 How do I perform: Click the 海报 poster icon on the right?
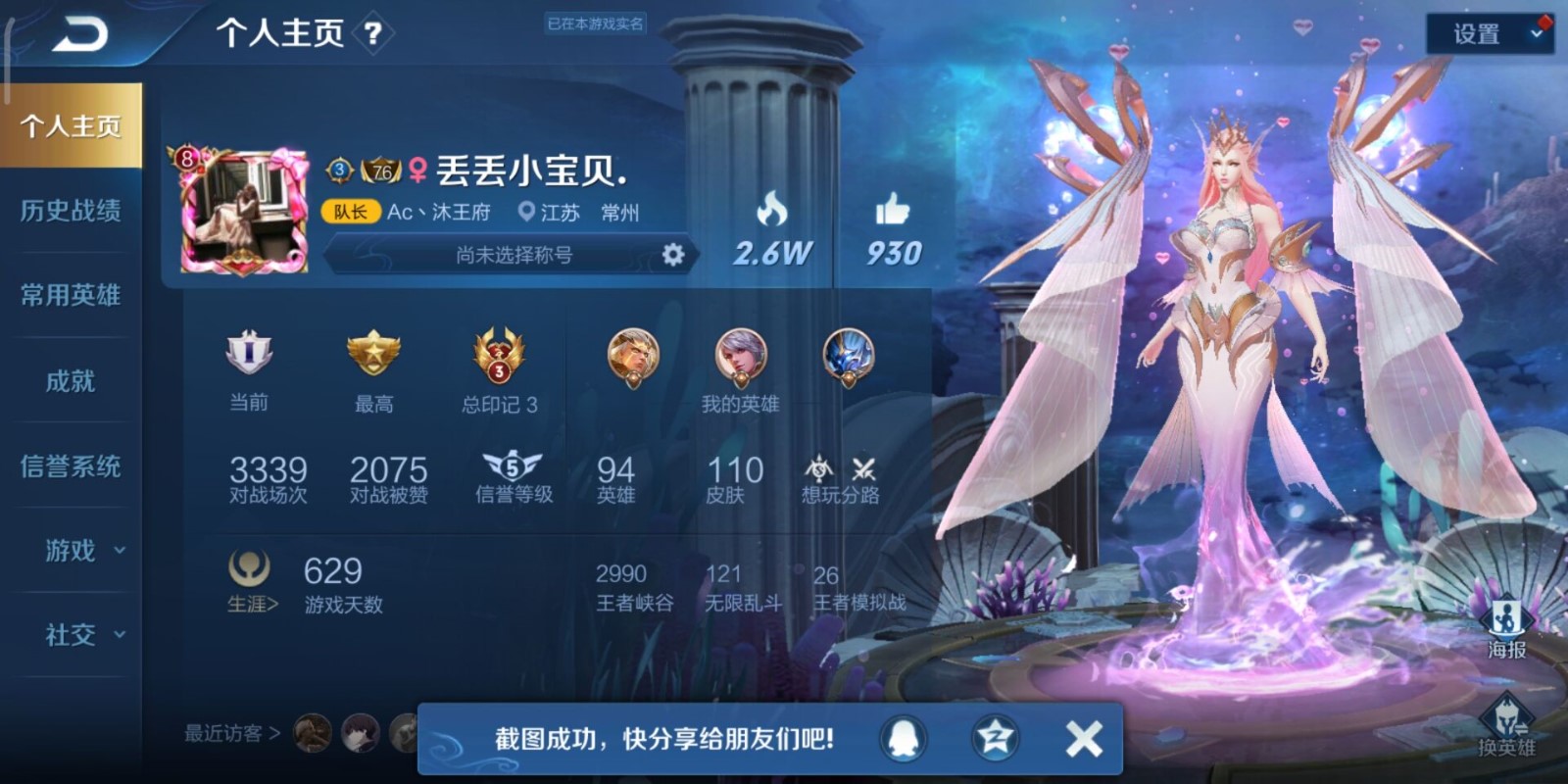tap(1506, 616)
